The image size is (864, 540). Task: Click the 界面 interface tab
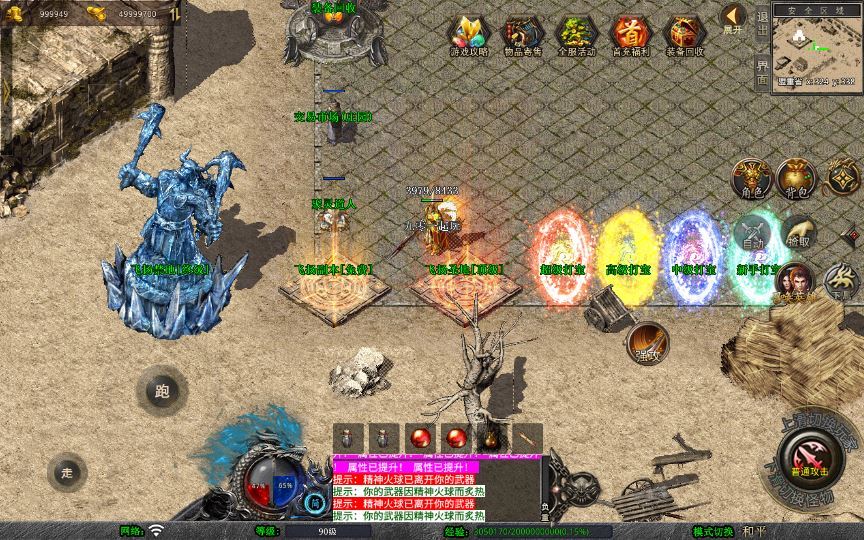tap(762, 71)
